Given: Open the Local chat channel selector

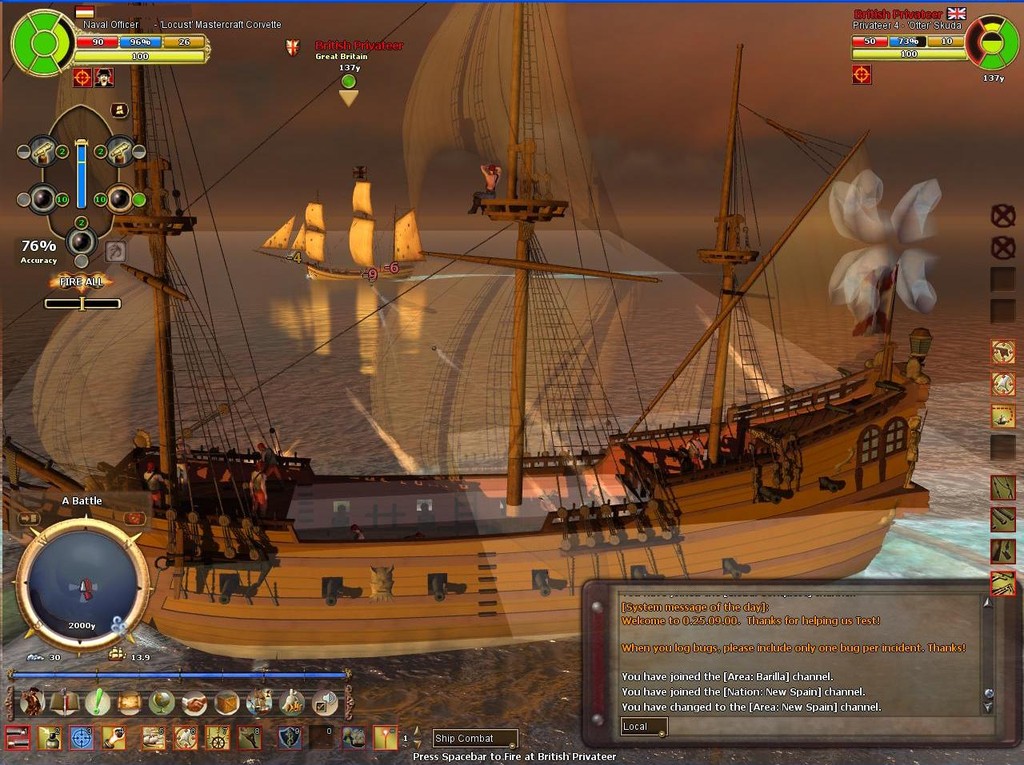Looking at the screenshot, I should pyautogui.click(x=643, y=727).
